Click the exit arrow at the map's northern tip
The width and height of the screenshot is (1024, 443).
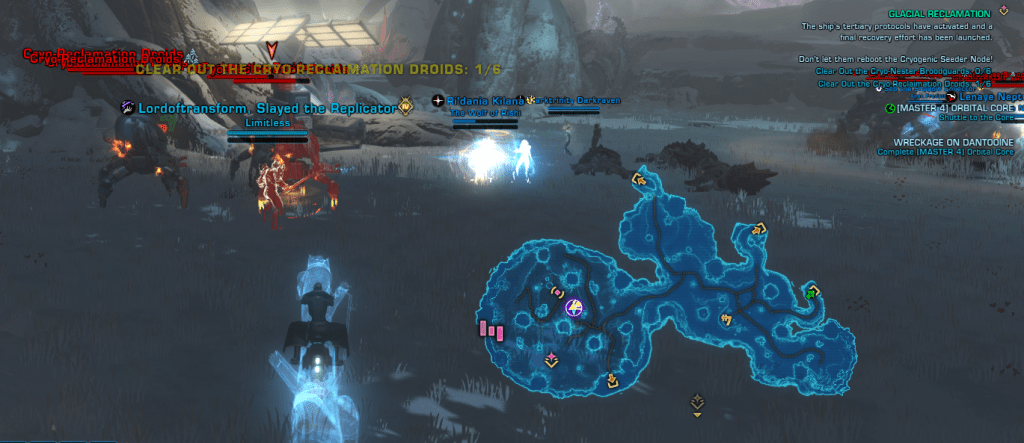[x=639, y=181]
